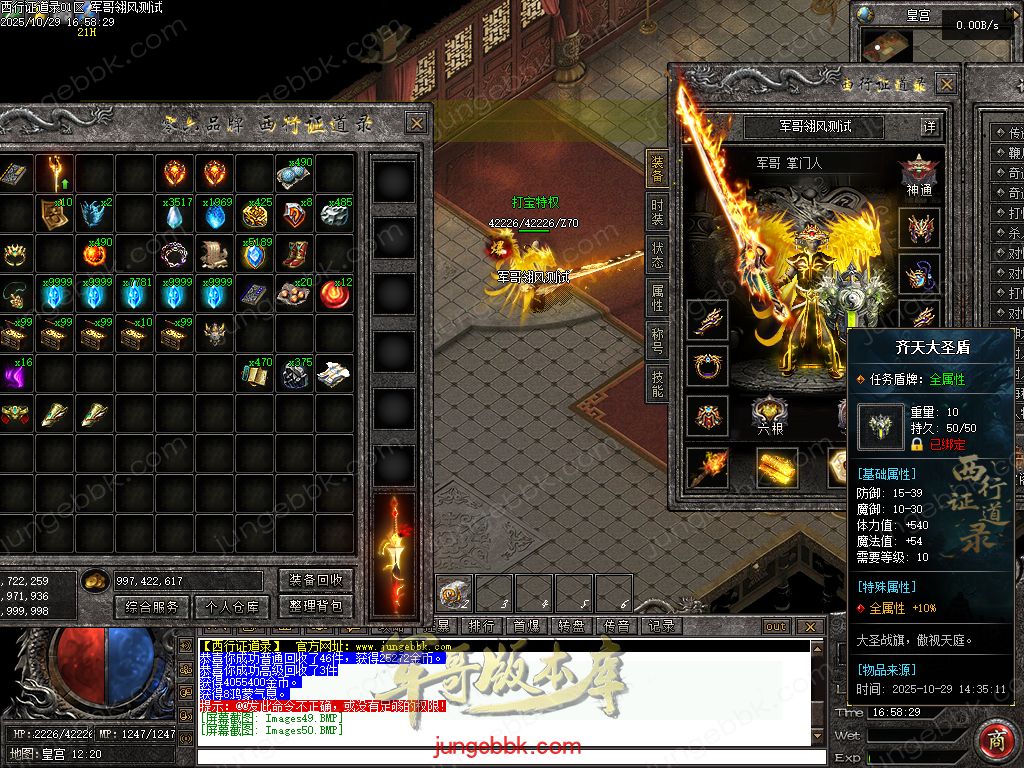Open 个人仓库 personal warehouse

233,606
